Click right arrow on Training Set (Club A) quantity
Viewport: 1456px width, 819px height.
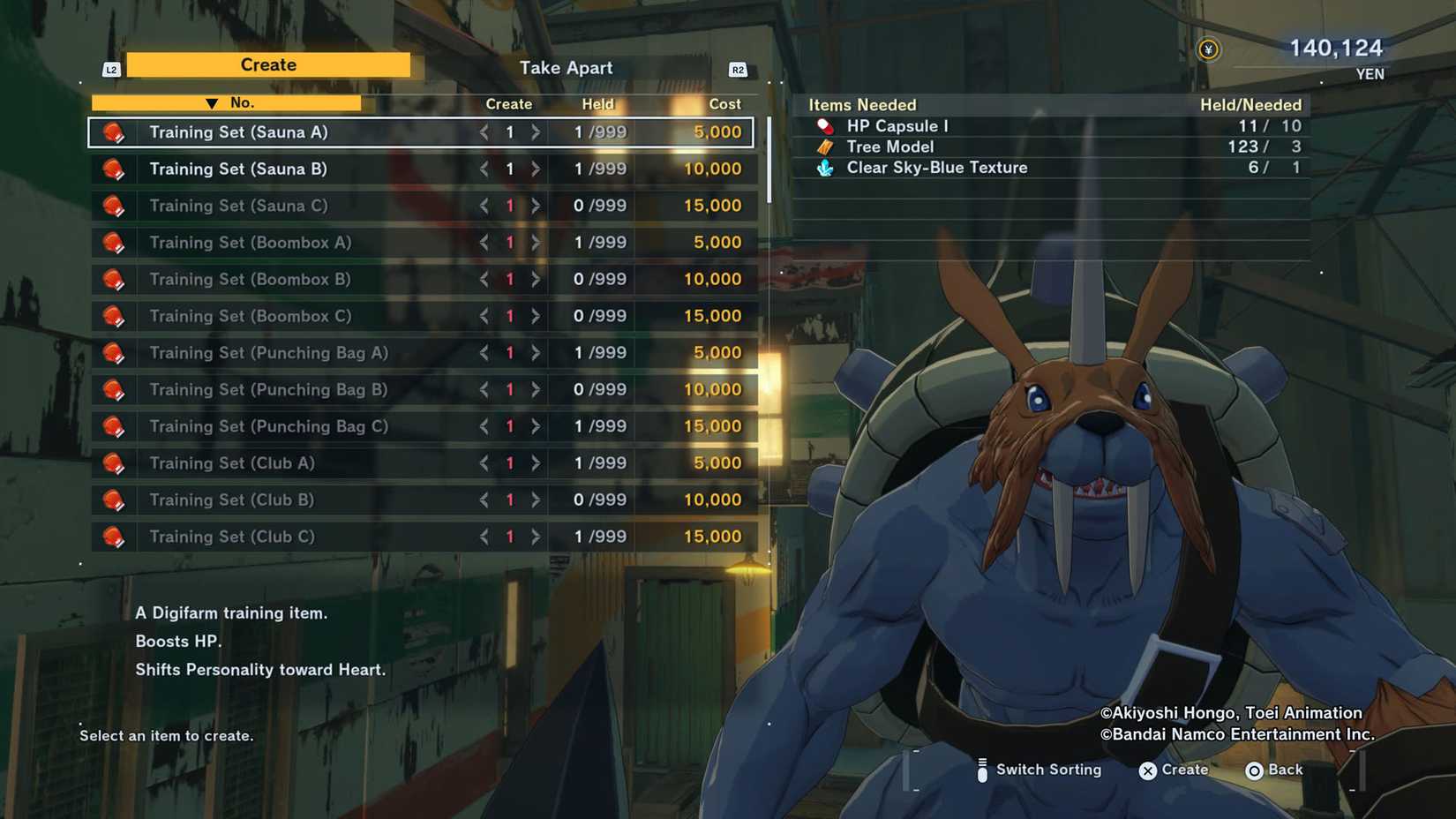[x=536, y=462]
